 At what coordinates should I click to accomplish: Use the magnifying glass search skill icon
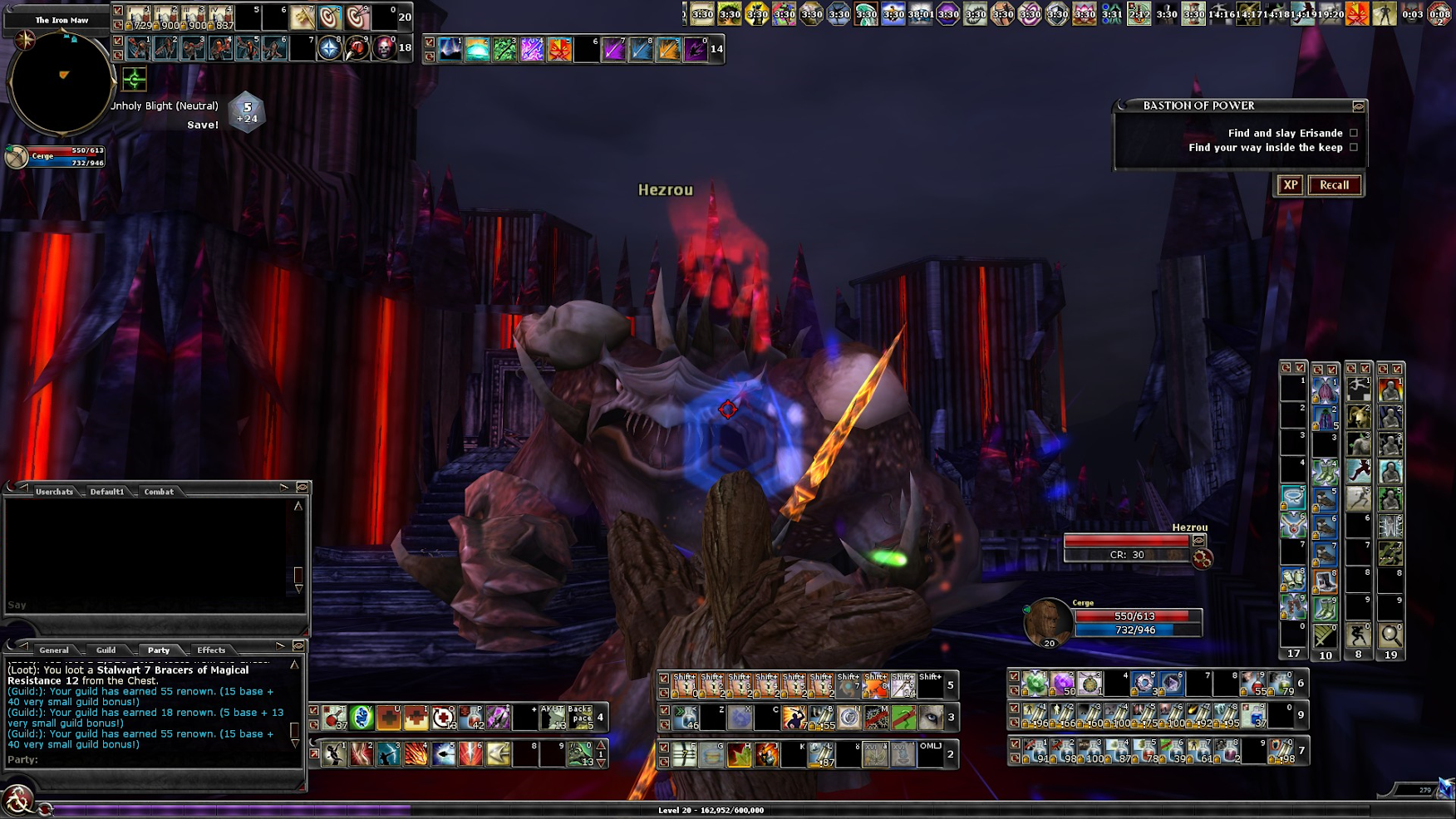click(x=1390, y=635)
